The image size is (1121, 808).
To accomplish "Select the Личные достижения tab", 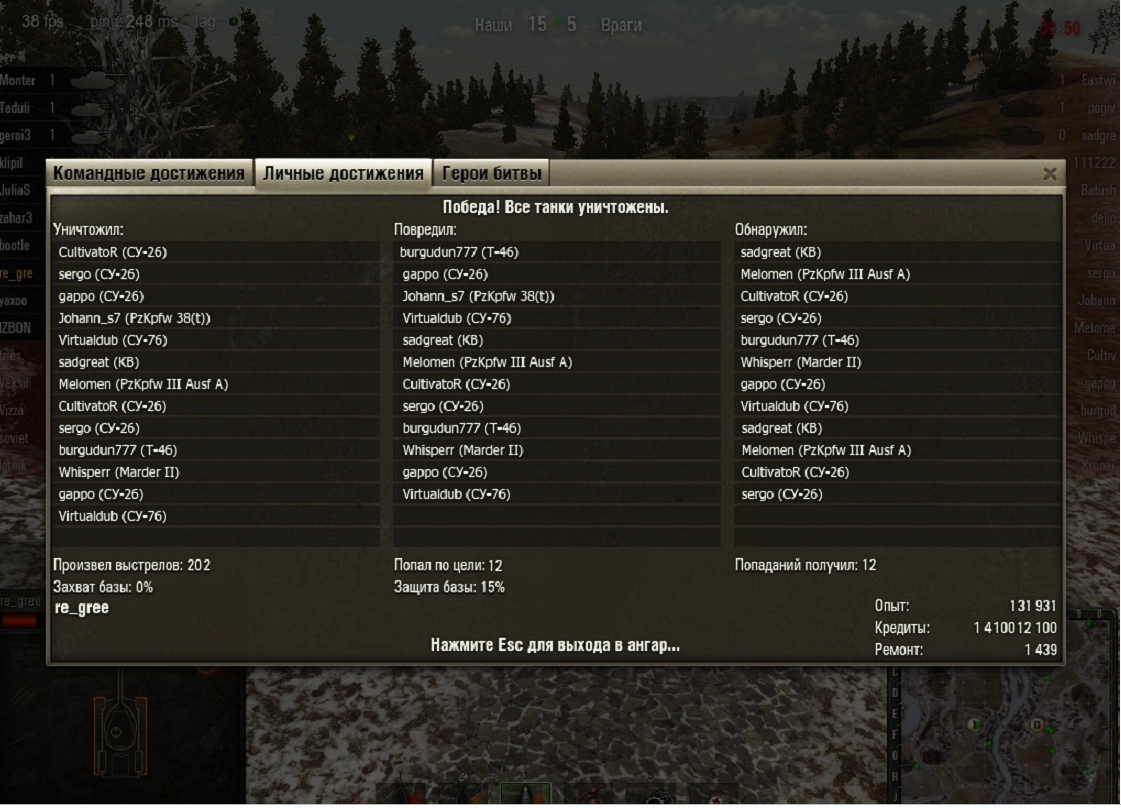I will click(x=343, y=173).
